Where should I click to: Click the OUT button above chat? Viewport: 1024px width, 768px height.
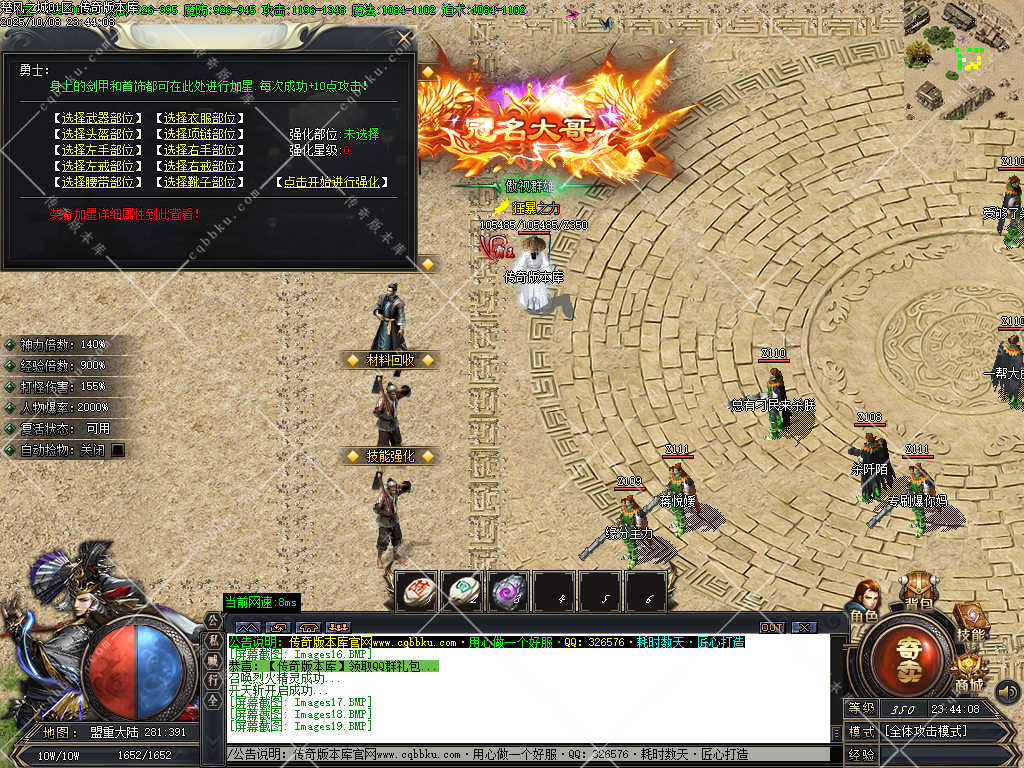pyautogui.click(x=772, y=627)
